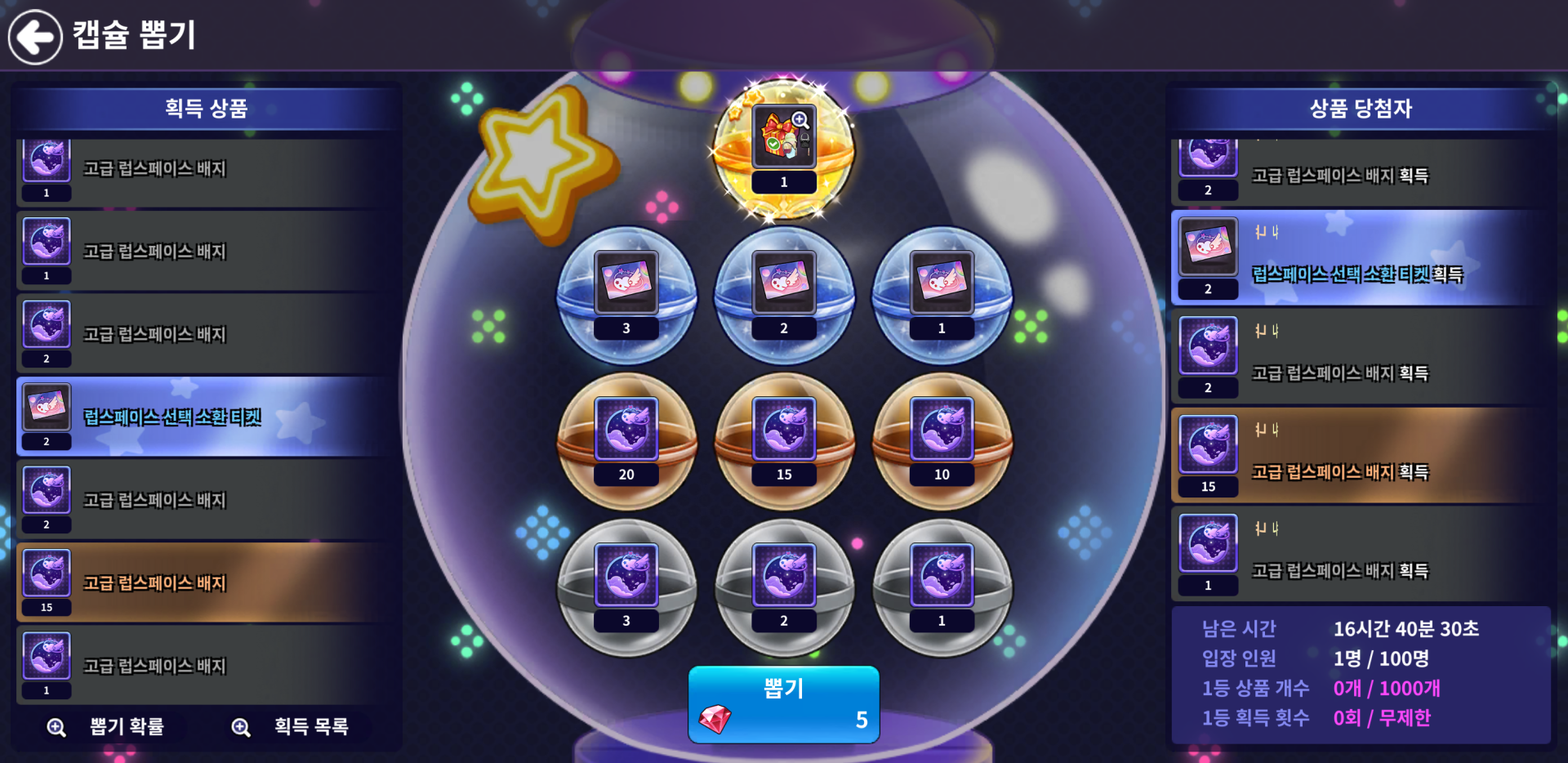Inspect the golden first-prize capsule
Screen dimensions: 1568x763
[x=784, y=149]
